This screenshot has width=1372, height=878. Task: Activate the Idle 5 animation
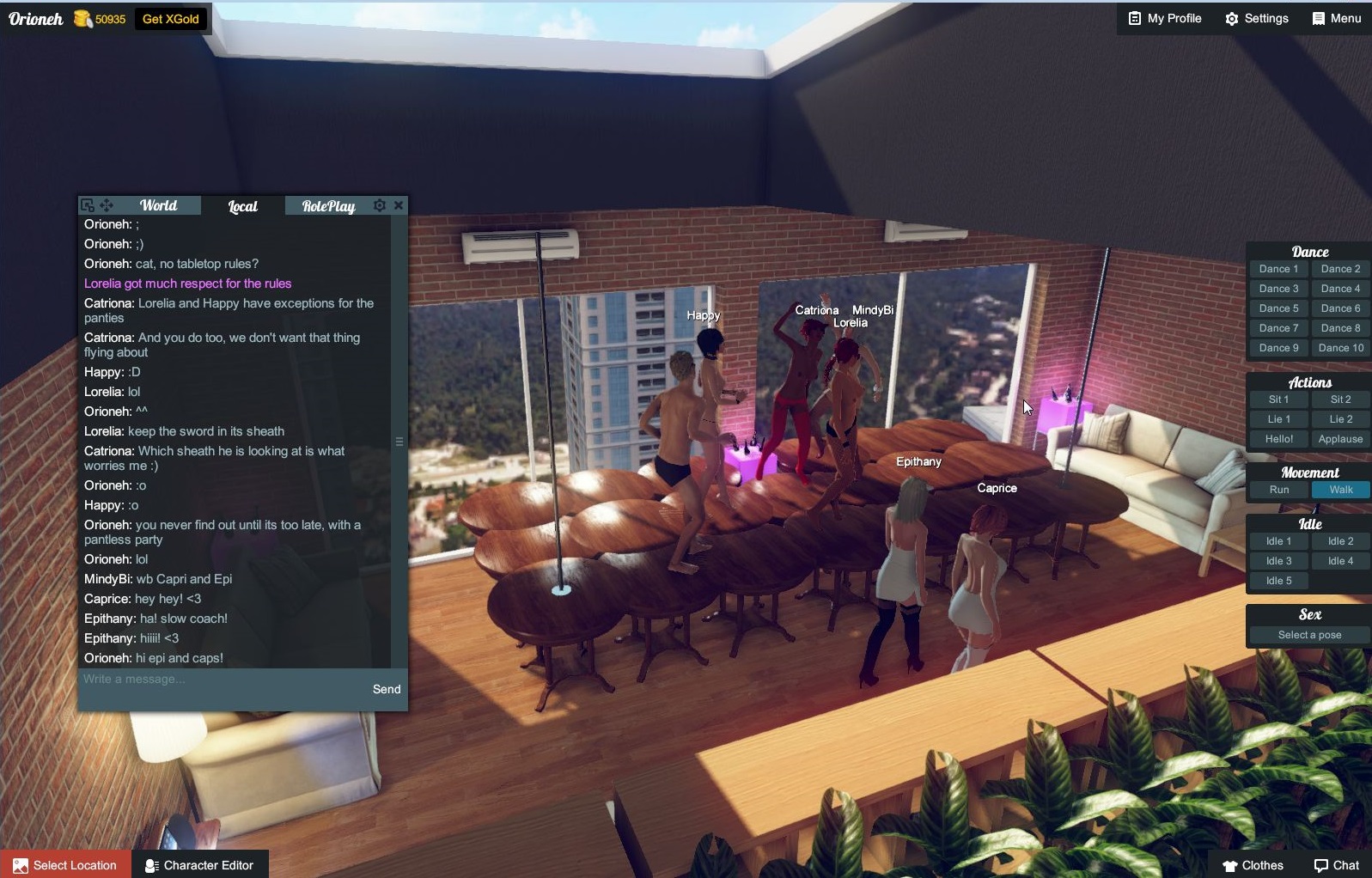(x=1278, y=580)
